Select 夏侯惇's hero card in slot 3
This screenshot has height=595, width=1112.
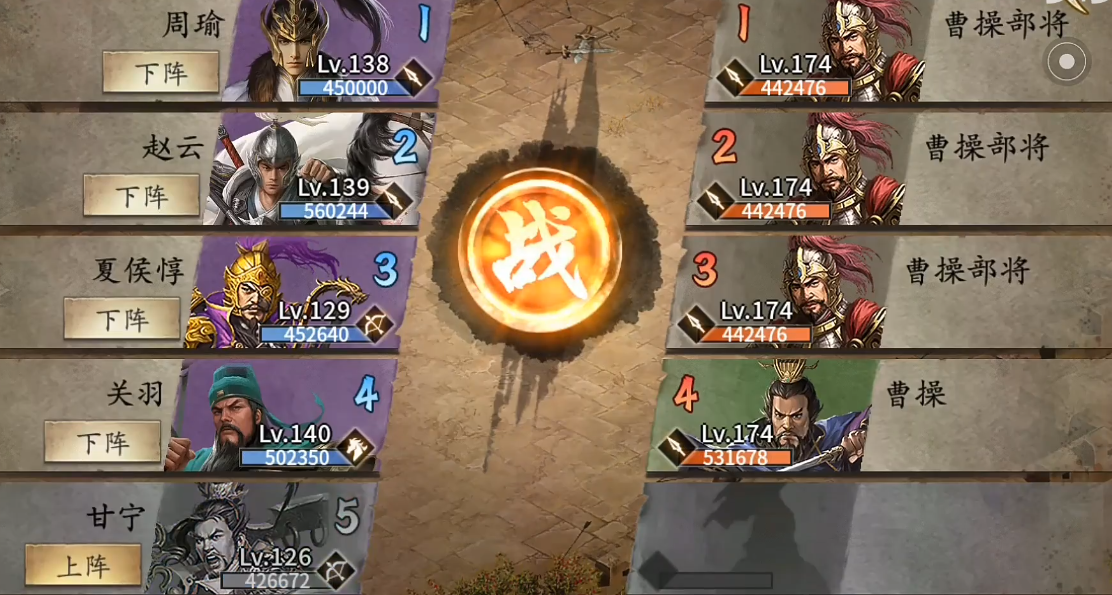[x=295, y=294]
